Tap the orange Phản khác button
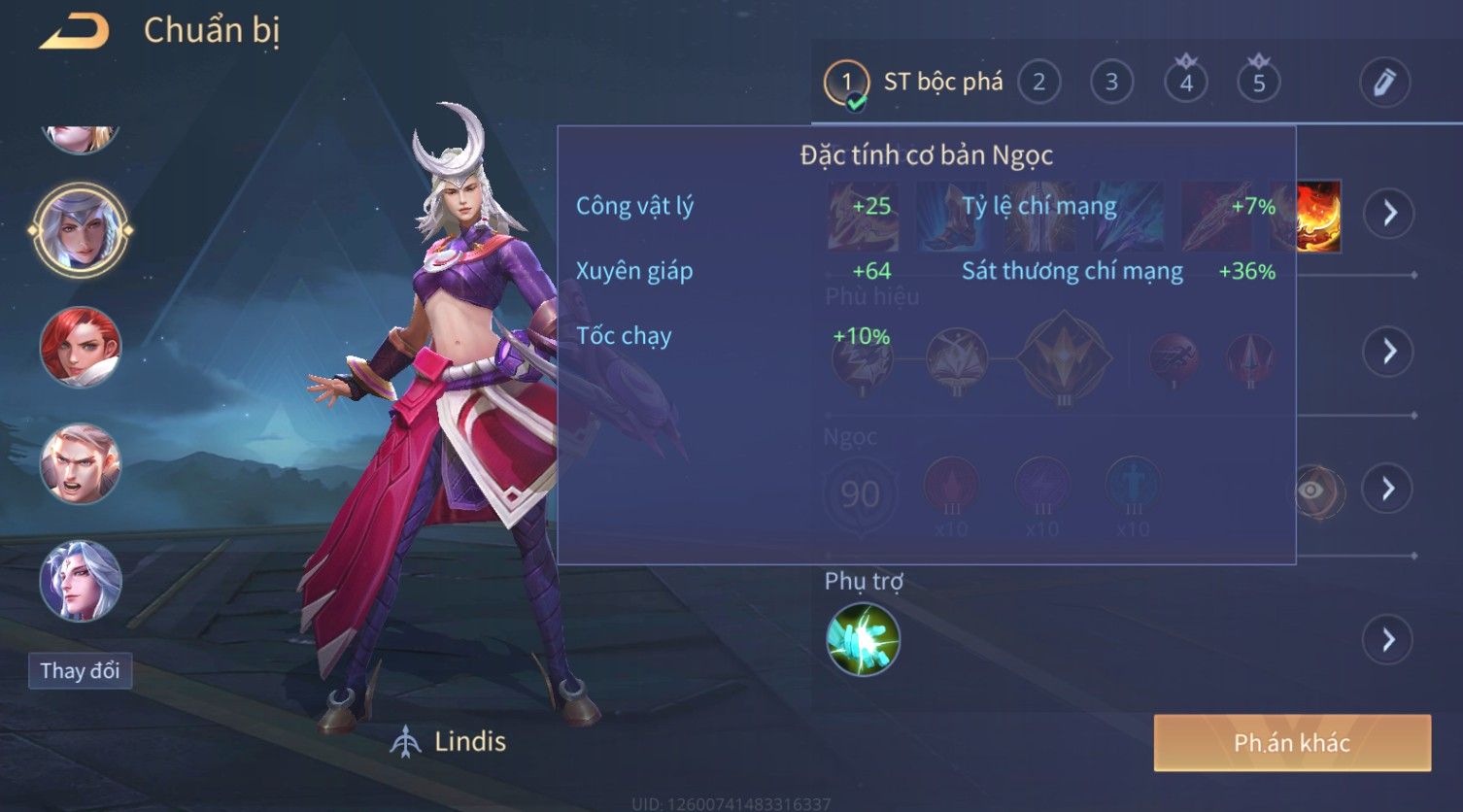The width and height of the screenshot is (1463, 812). (x=1292, y=743)
